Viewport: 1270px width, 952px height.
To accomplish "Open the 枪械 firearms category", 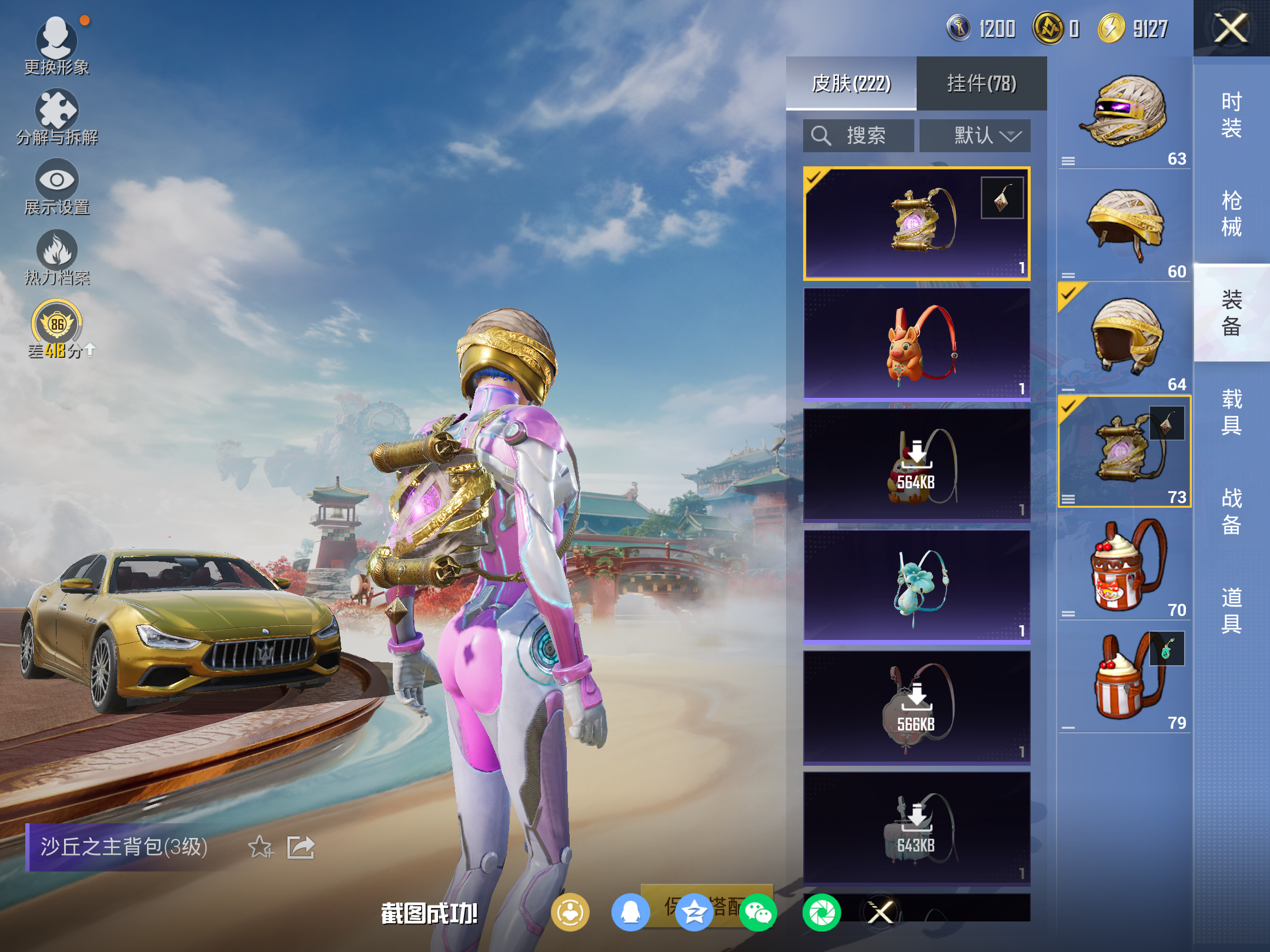I will coord(1231,214).
